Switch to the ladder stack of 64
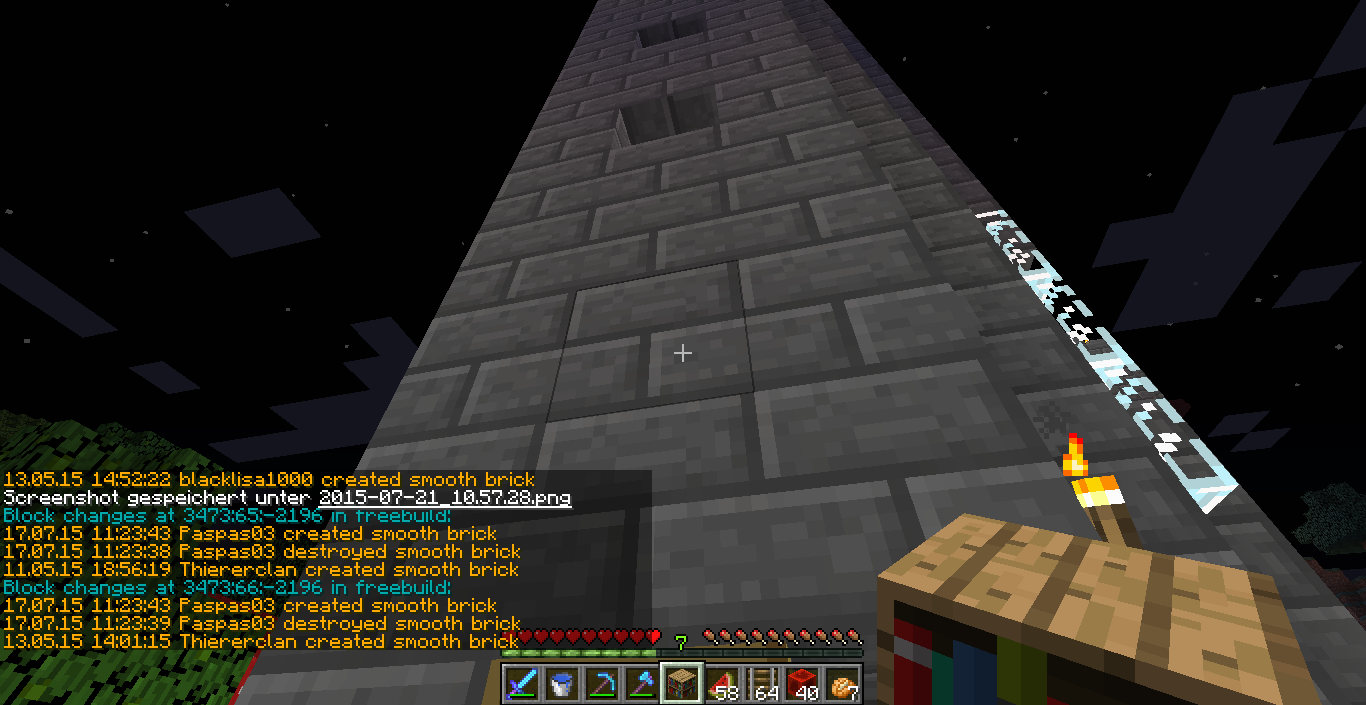The image size is (1366, 705). (x=761, y=684)
